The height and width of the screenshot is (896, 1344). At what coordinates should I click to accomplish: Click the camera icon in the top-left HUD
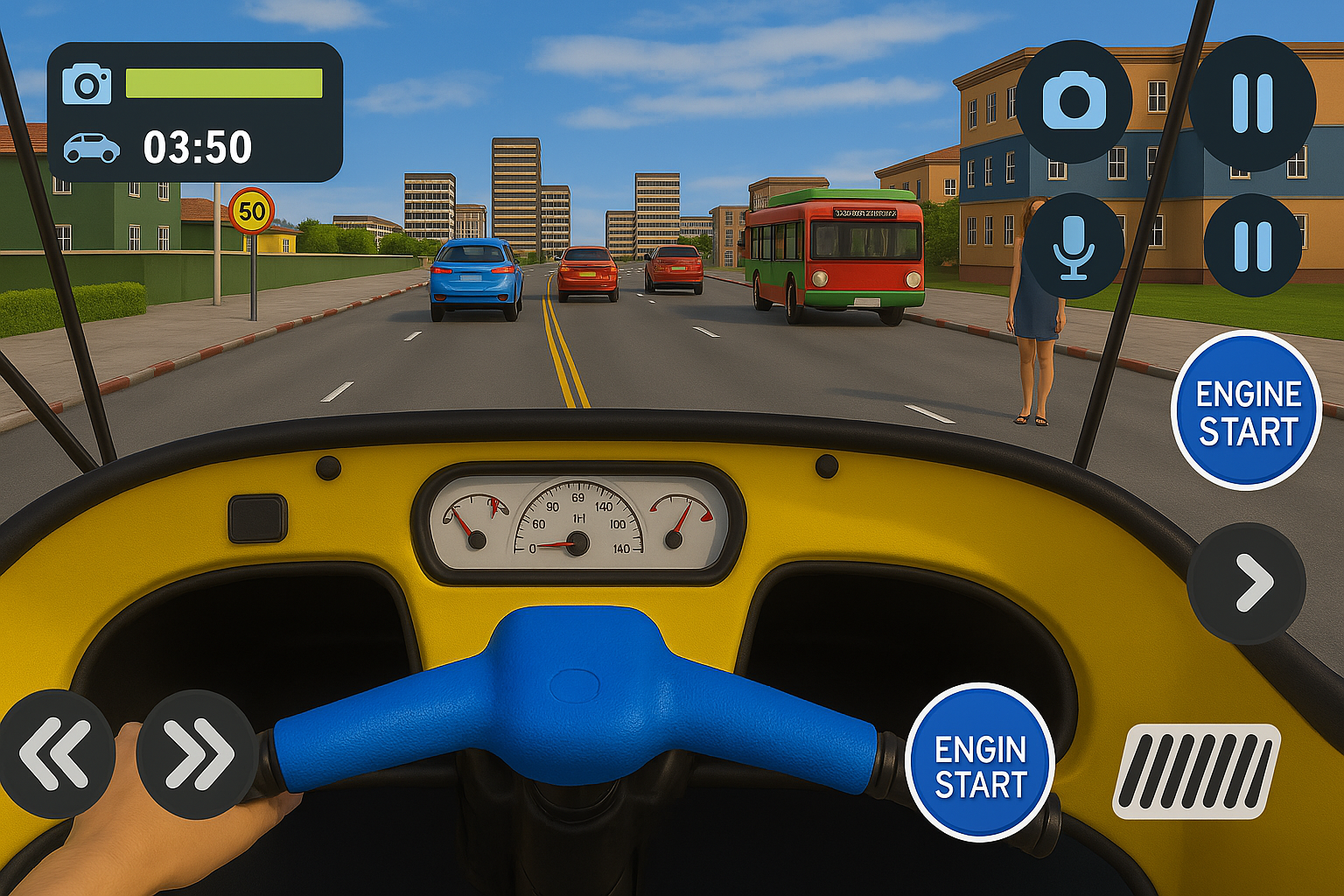pyautogui.click(x=86, y=83)
